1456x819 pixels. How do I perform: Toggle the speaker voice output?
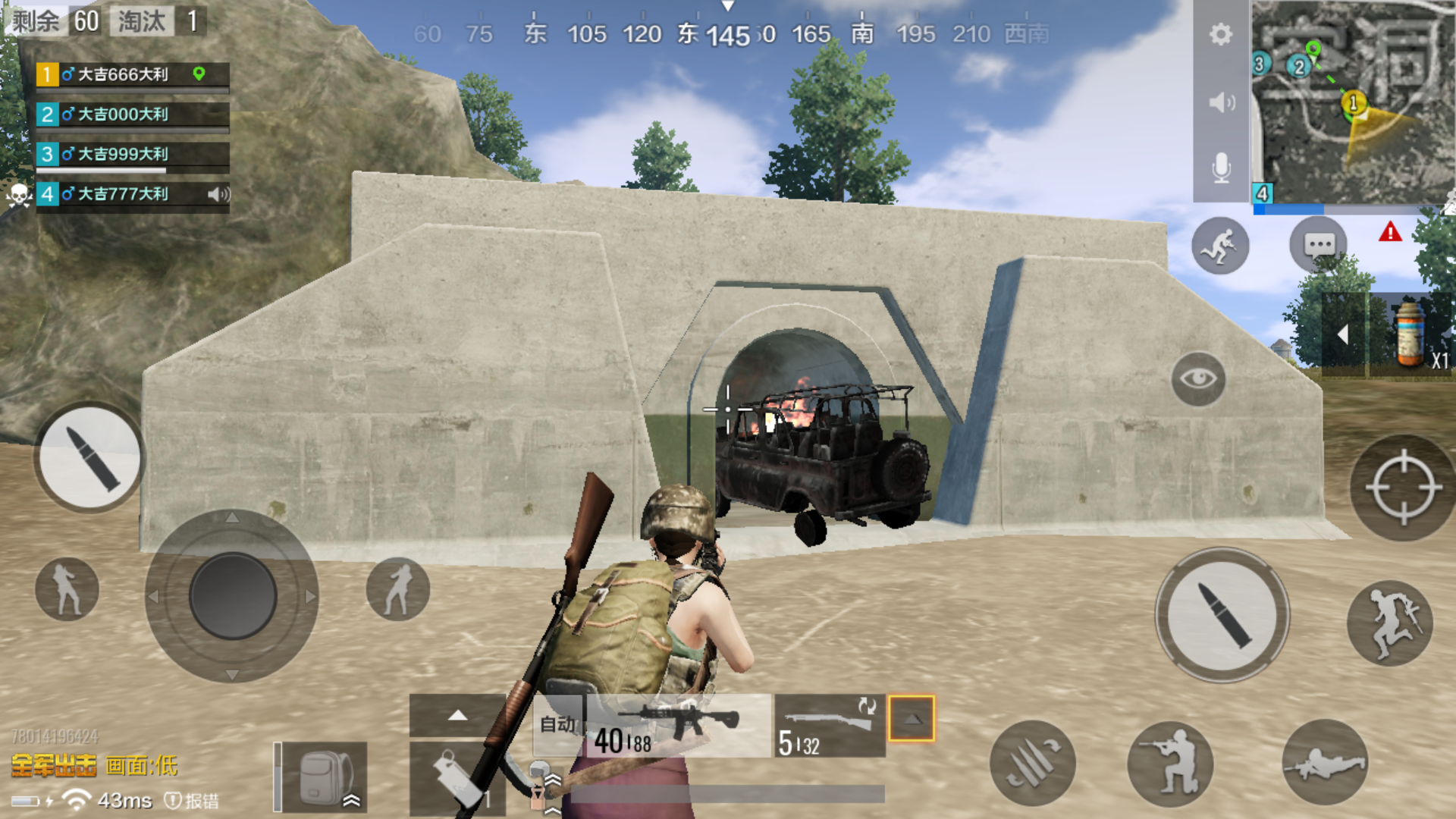[x=1221, y=102]
